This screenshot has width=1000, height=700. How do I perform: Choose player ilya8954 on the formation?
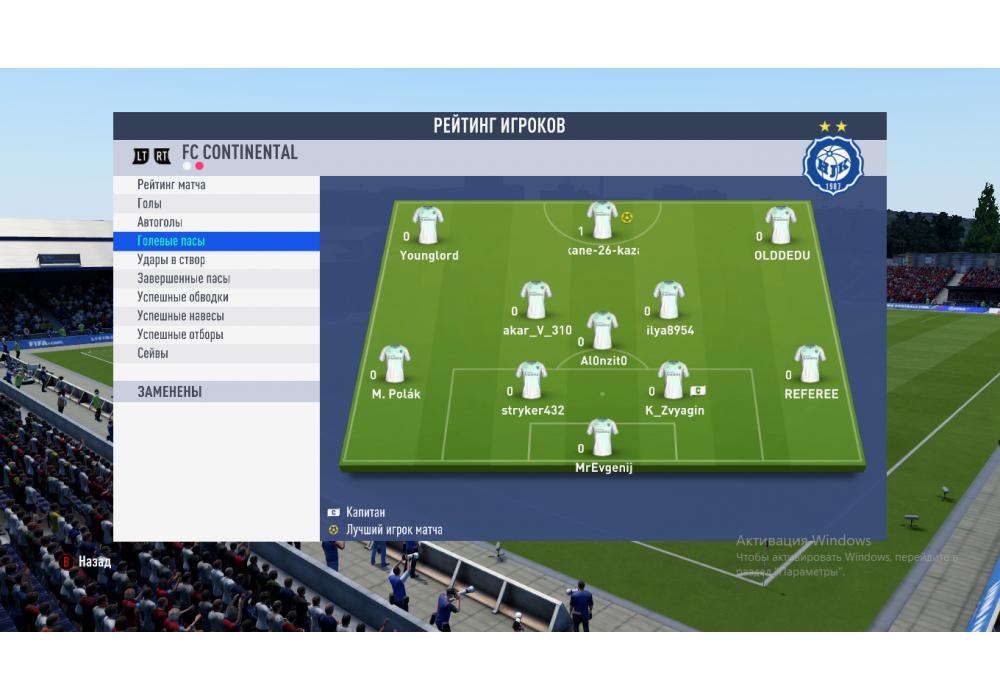(669, 300)
